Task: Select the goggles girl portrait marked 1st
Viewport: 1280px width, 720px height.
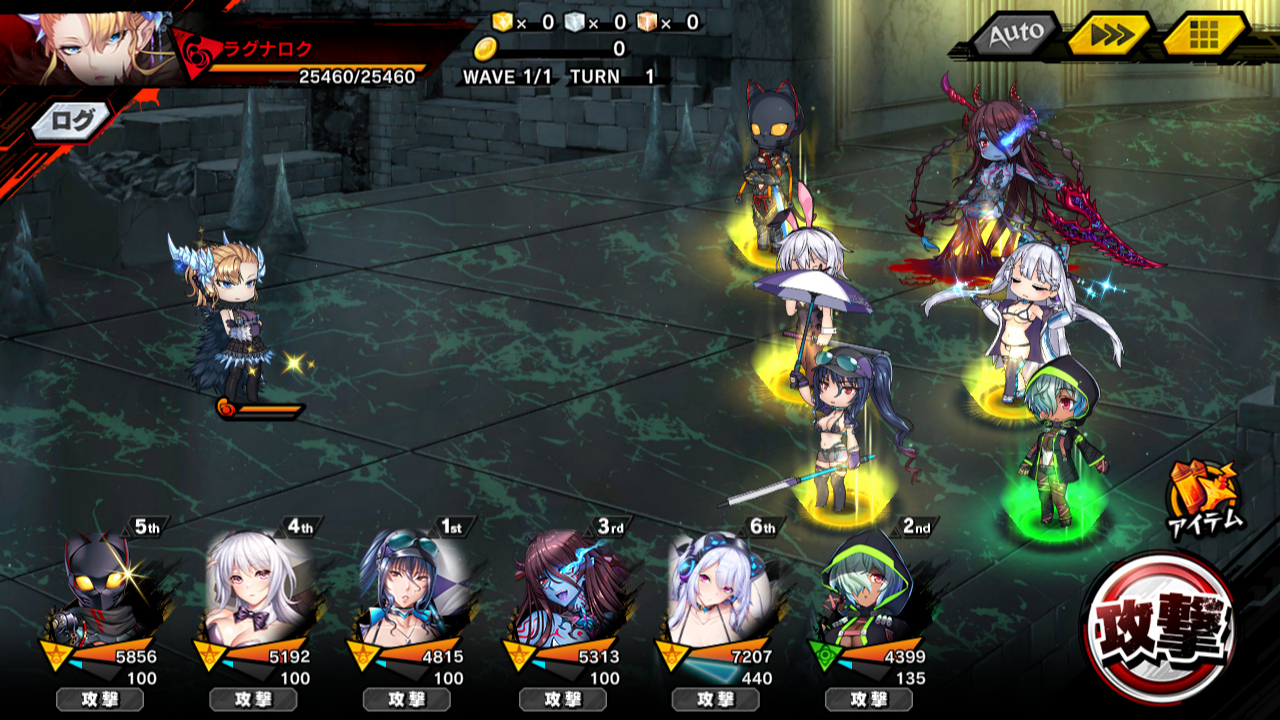Action: [410, 590]
